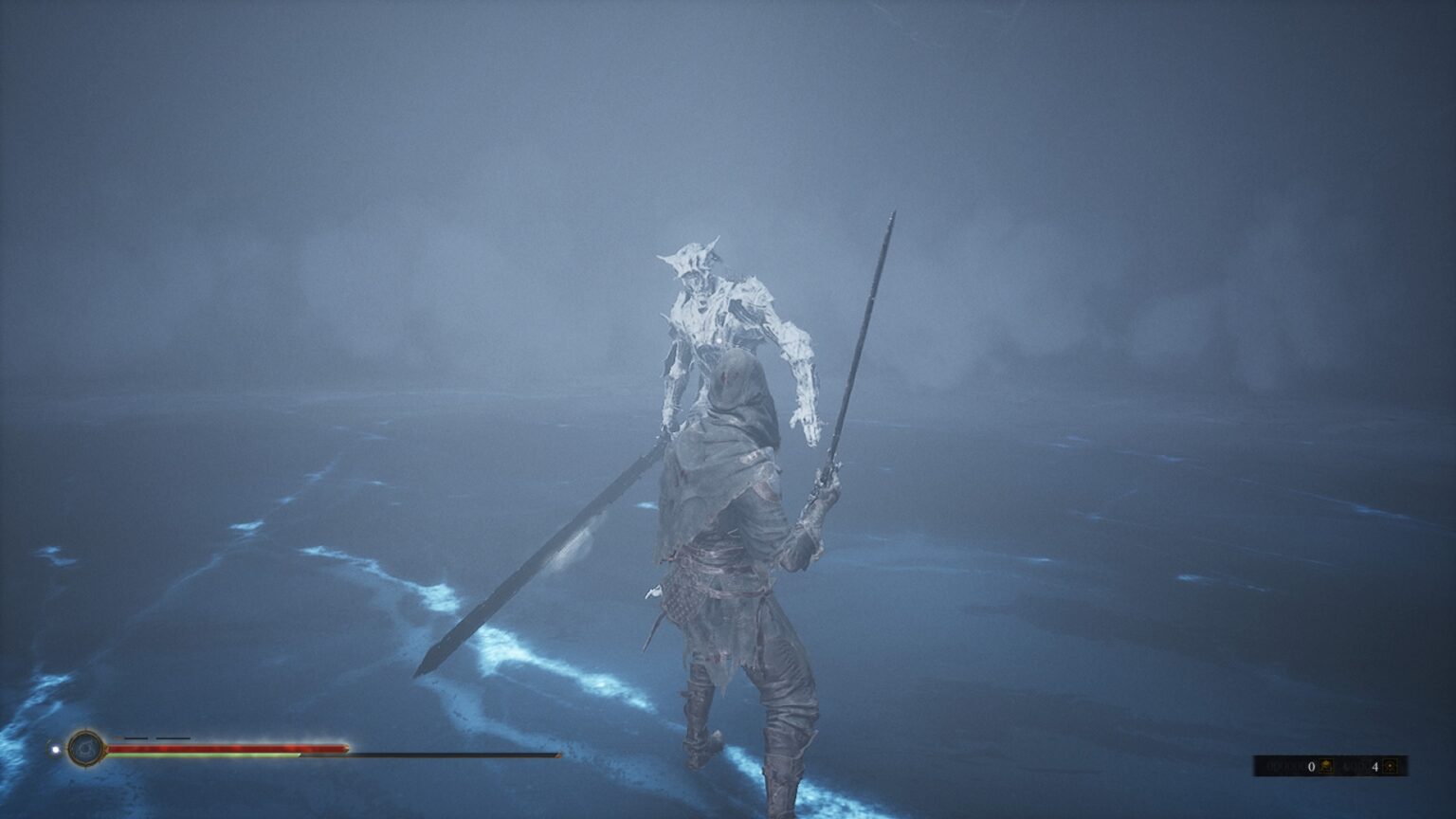The height and width of the screenshot is (819, 1456).
Task: Click the gem counter icon showing 4
Action: [1388, 766]
